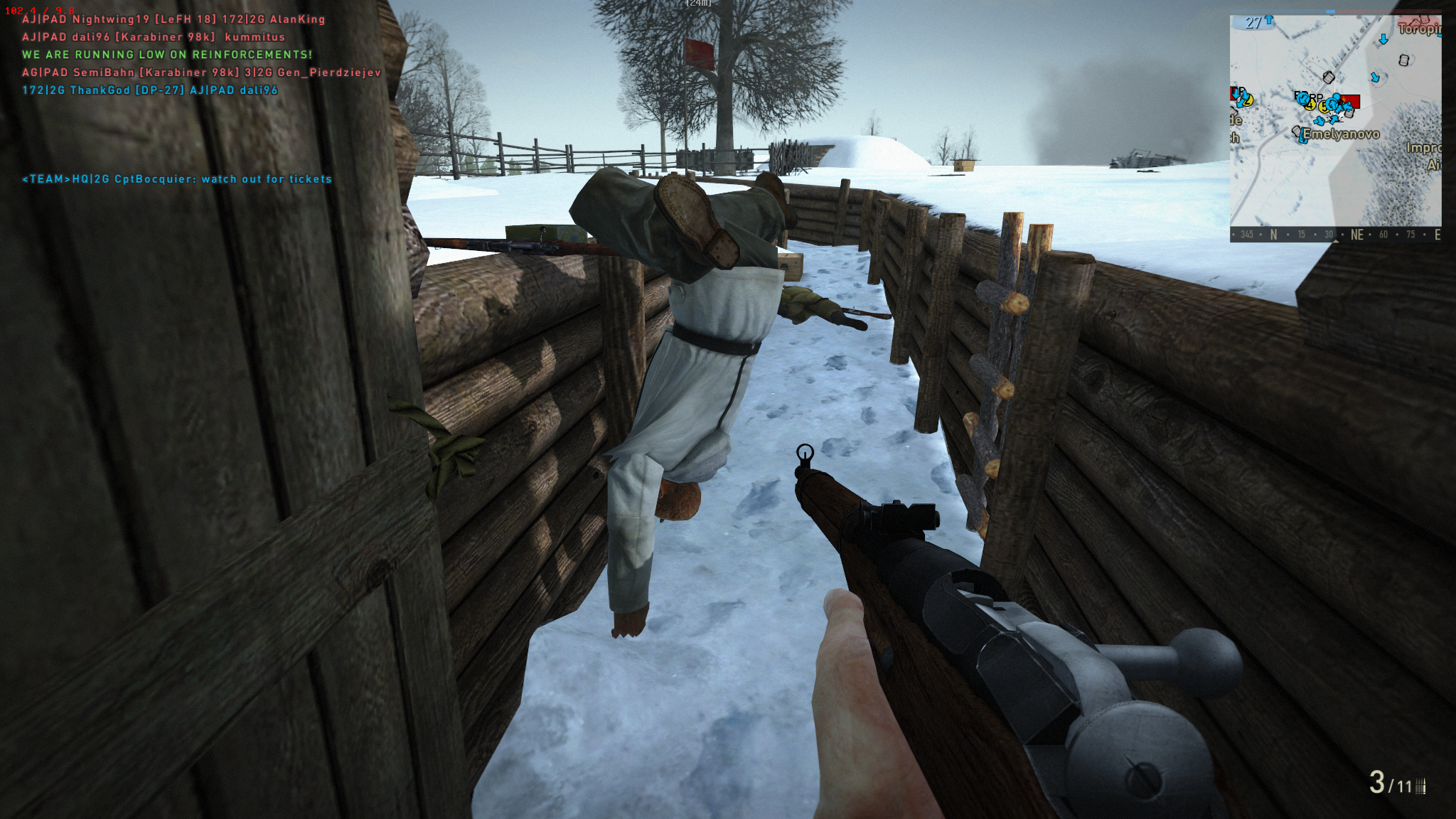Open the minimap in the corner
Viewport: 1456px width, 819px height.
click(x=1335, y=121)
